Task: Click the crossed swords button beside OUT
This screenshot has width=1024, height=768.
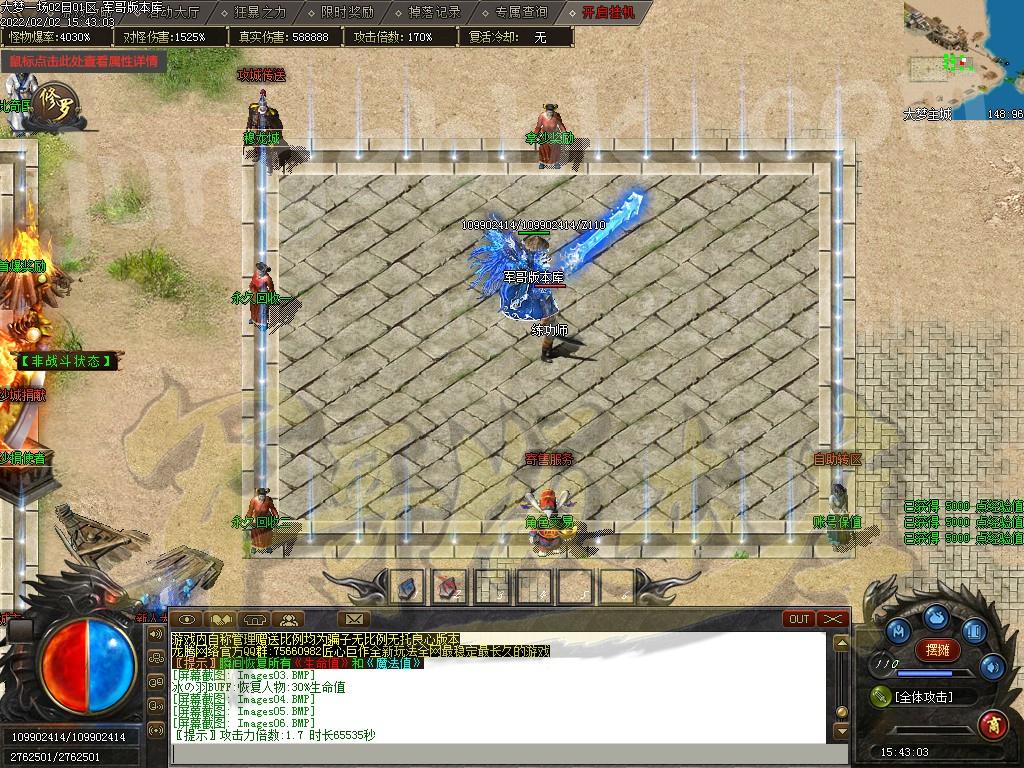Action: coord(833,619)
